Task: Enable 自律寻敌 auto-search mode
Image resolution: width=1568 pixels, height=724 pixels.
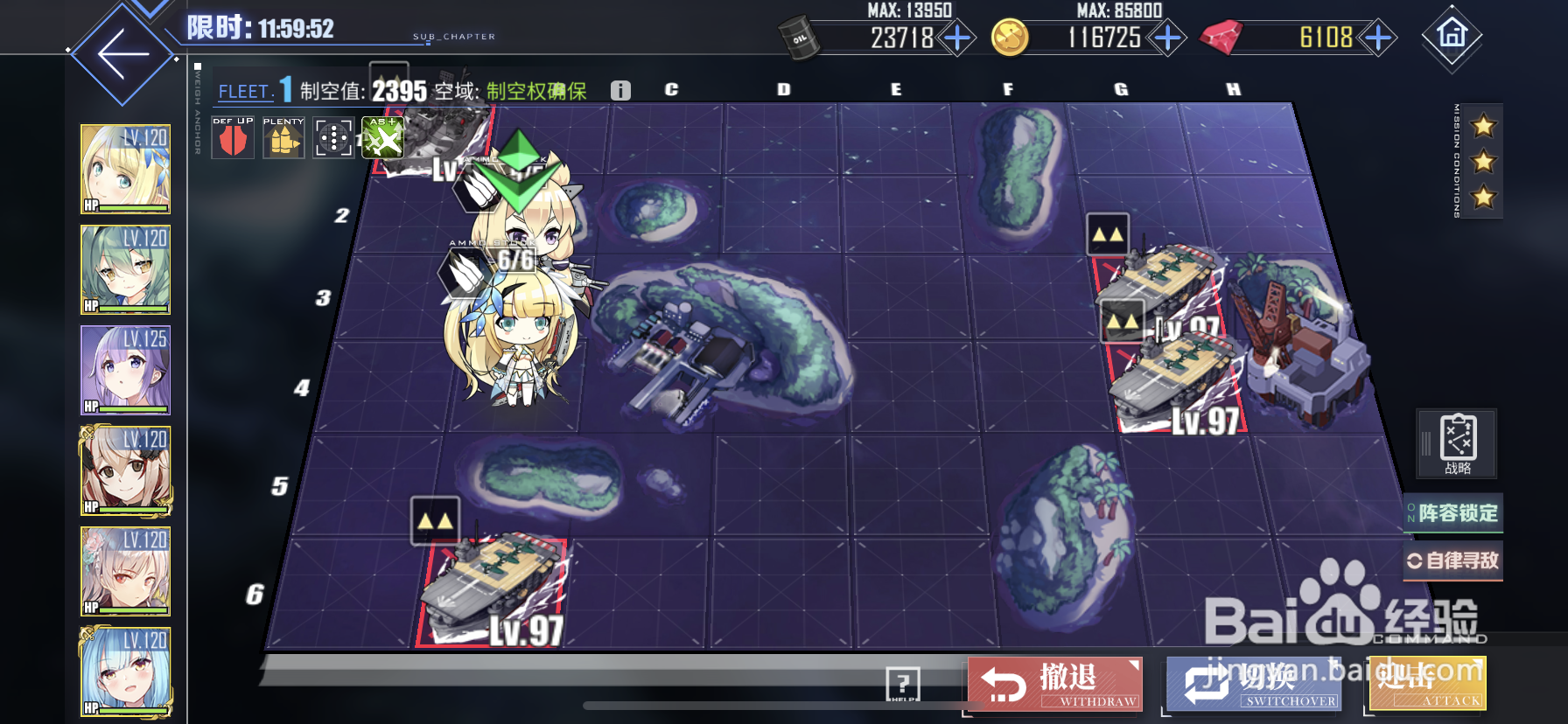Action: point(1453,560)
